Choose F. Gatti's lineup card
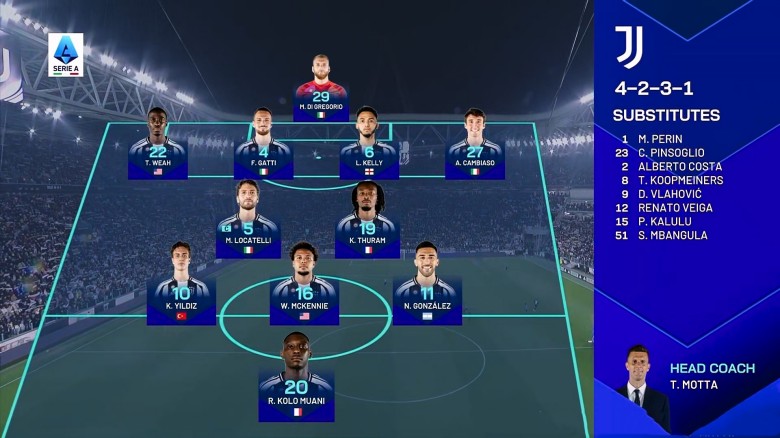Image resolution: width=780 pixels, height=438 pixels. click(x=263, y=145)
